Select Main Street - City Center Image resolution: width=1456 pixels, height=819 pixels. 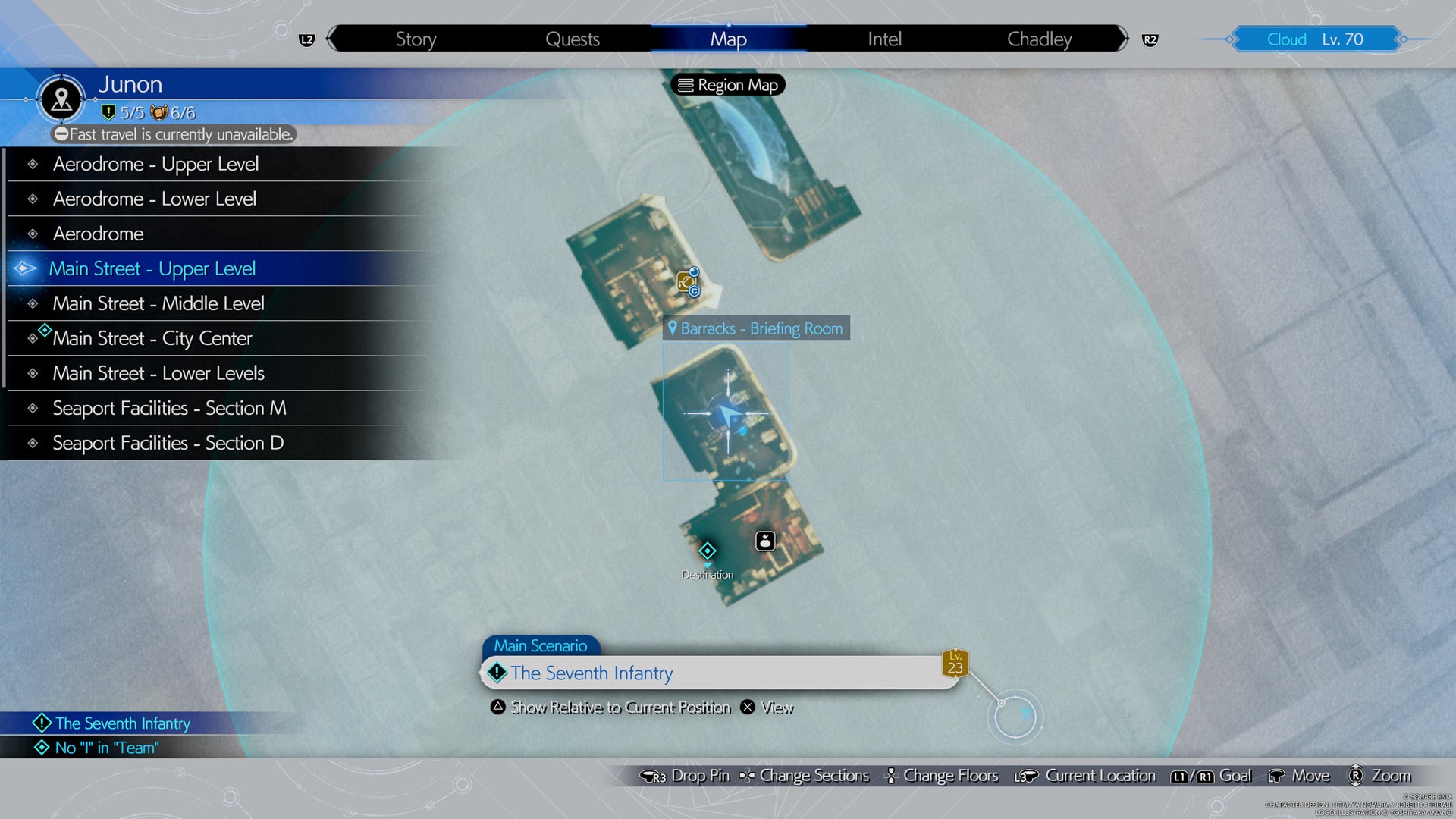click(152, 338)
